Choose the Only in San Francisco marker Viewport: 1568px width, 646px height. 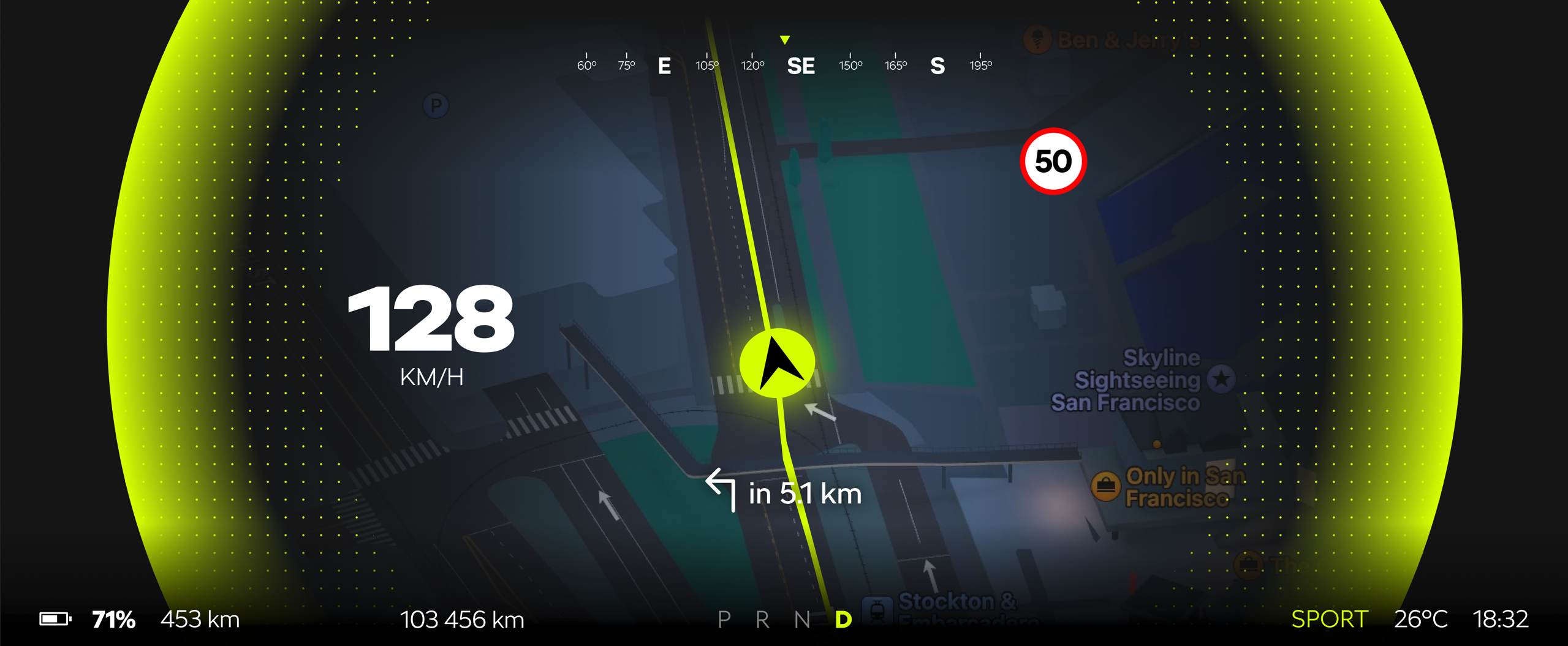click(x=1105, y=486)
